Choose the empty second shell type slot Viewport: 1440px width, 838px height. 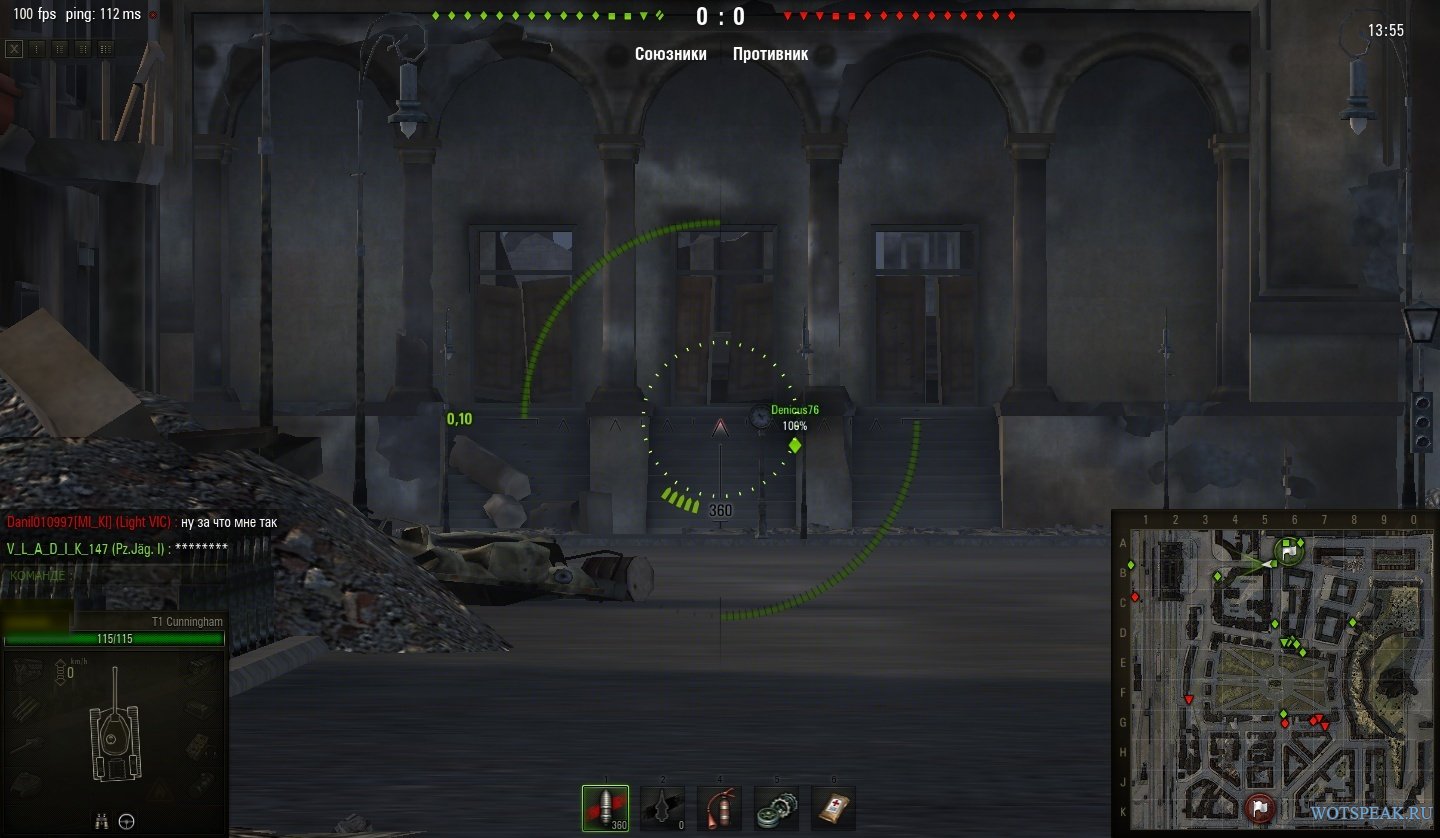(x=662, y=808)
